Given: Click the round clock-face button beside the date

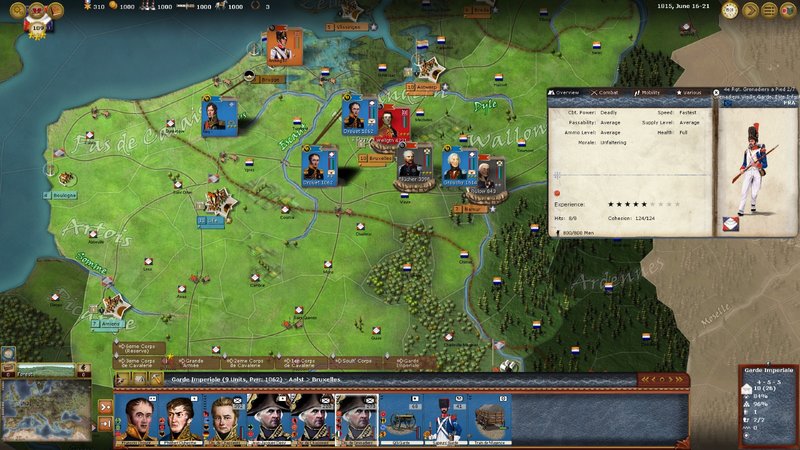Looking at the screenshot, I should tap(731, 10).
